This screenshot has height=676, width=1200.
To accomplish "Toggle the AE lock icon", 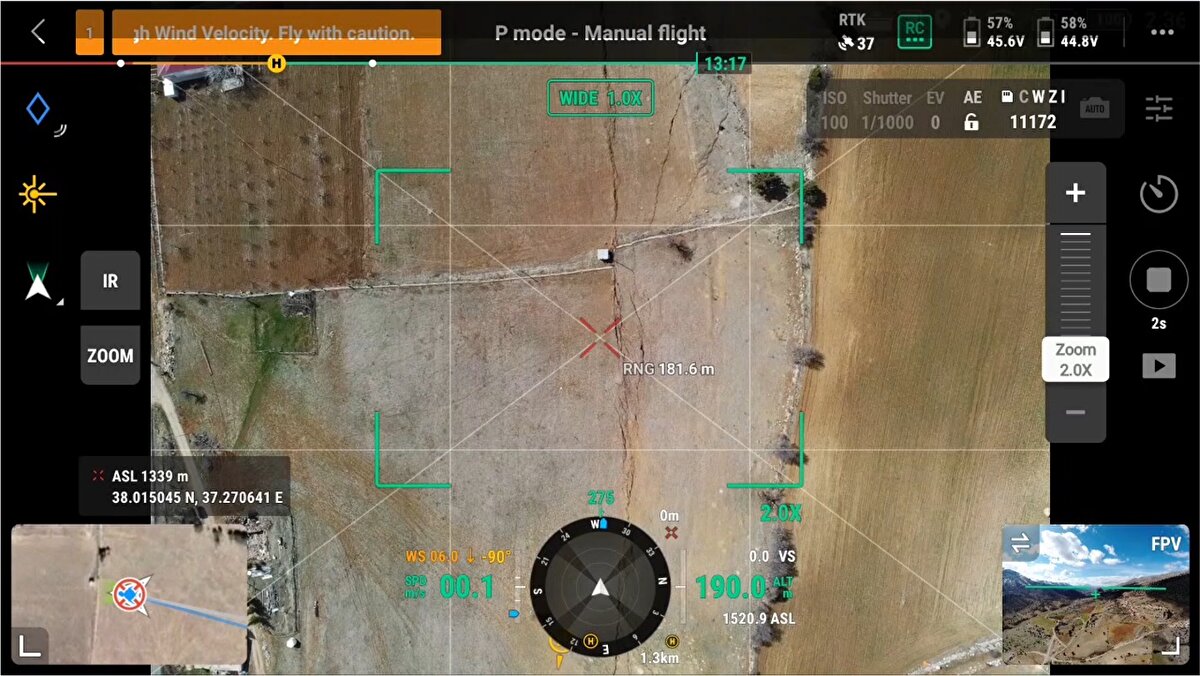I will 971,123.
